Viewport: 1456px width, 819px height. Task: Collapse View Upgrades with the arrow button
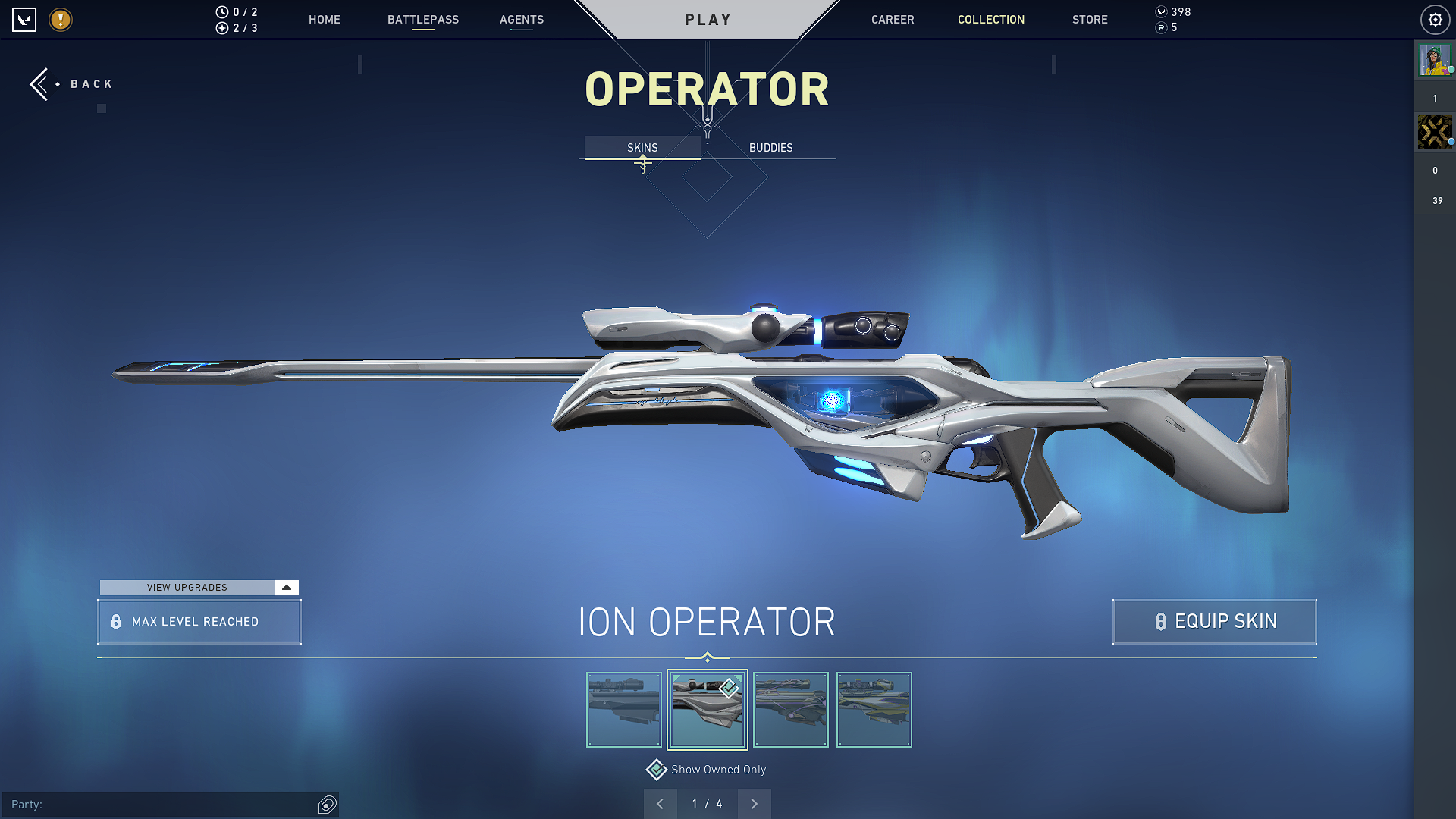pos(286,587)
